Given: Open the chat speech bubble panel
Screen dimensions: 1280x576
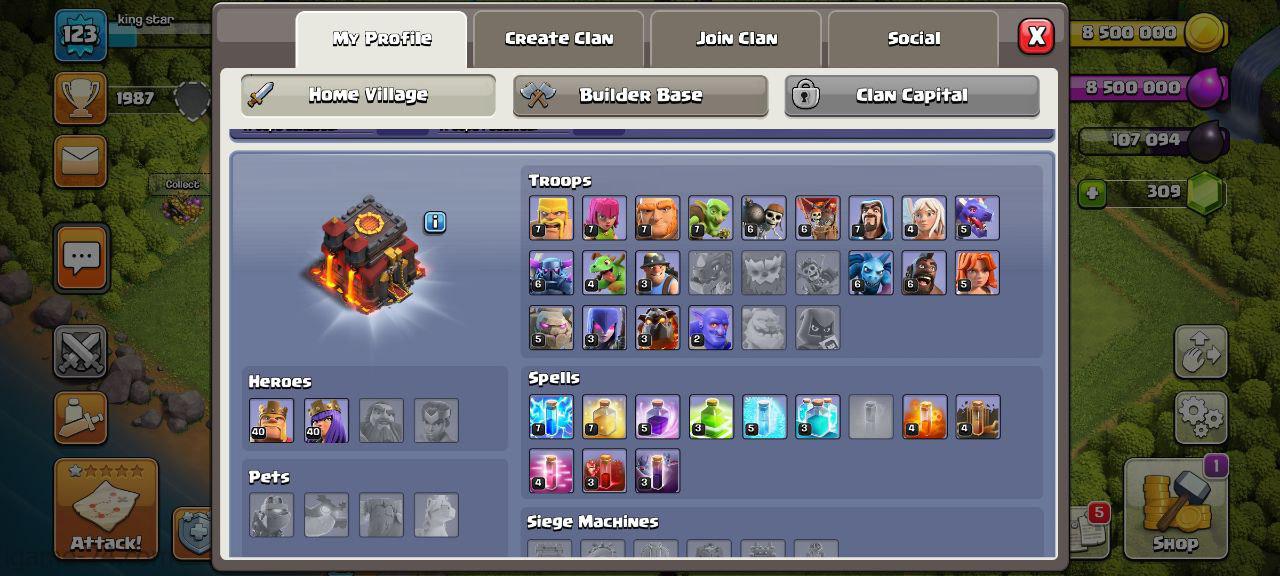Looking at the screenshot, I should click(81, 258).
